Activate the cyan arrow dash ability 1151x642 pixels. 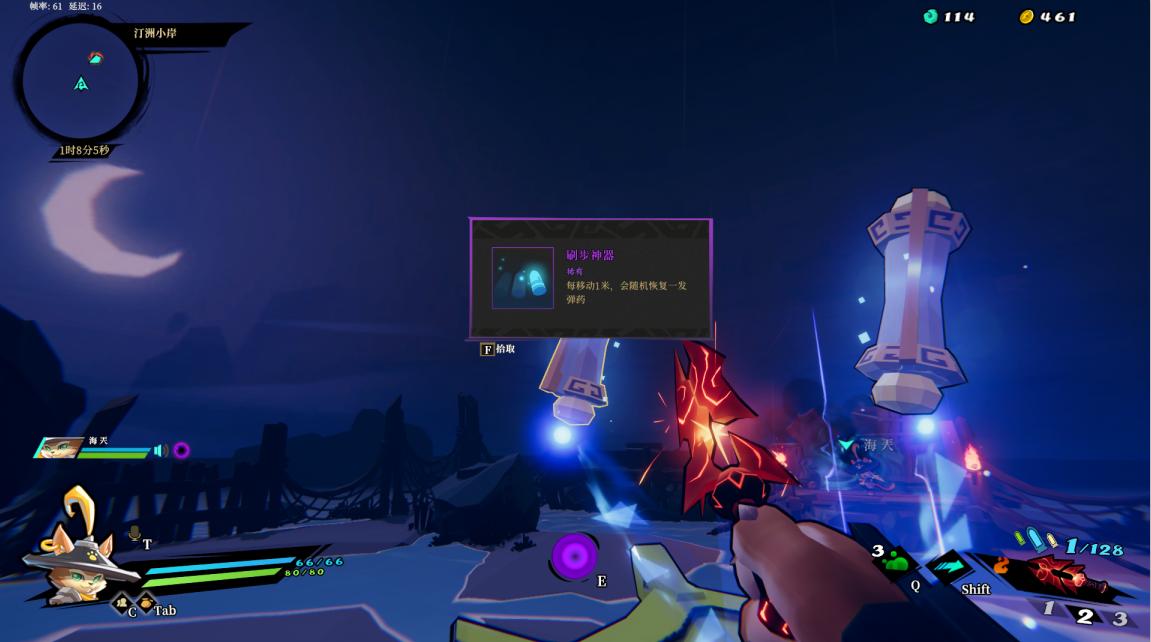pyautogui.click(x=948, y=567)
